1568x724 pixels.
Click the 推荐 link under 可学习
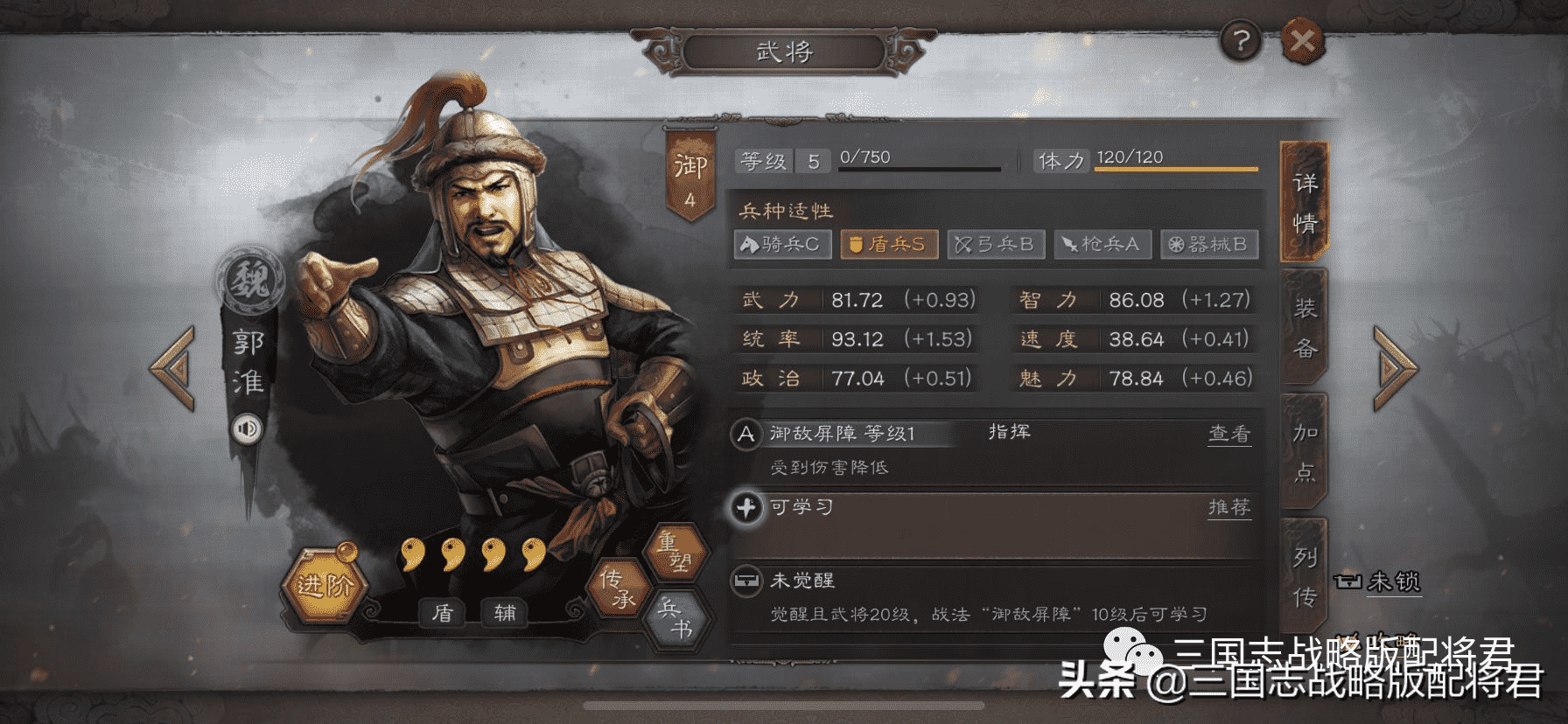(x=1229, y=507)
